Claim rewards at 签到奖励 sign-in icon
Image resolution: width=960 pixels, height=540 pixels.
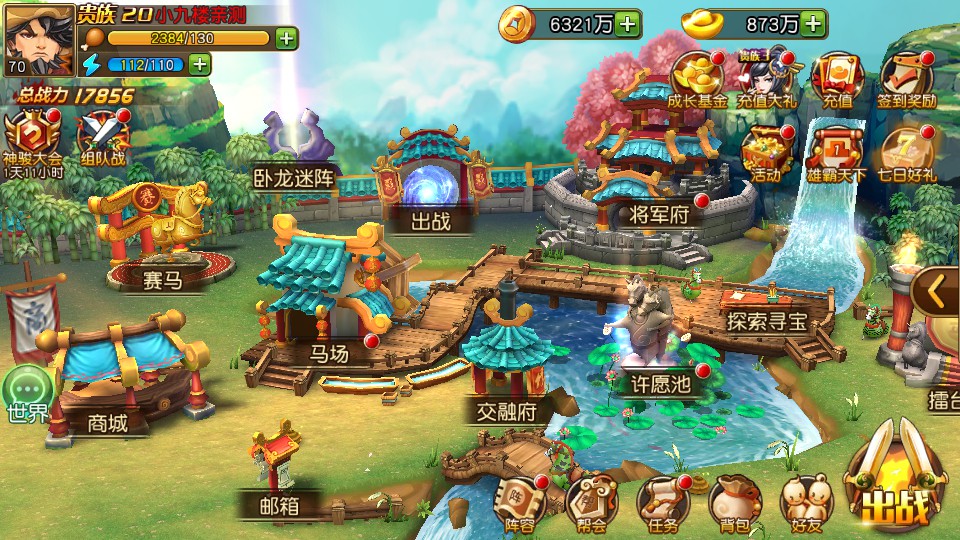coord(907,78)
